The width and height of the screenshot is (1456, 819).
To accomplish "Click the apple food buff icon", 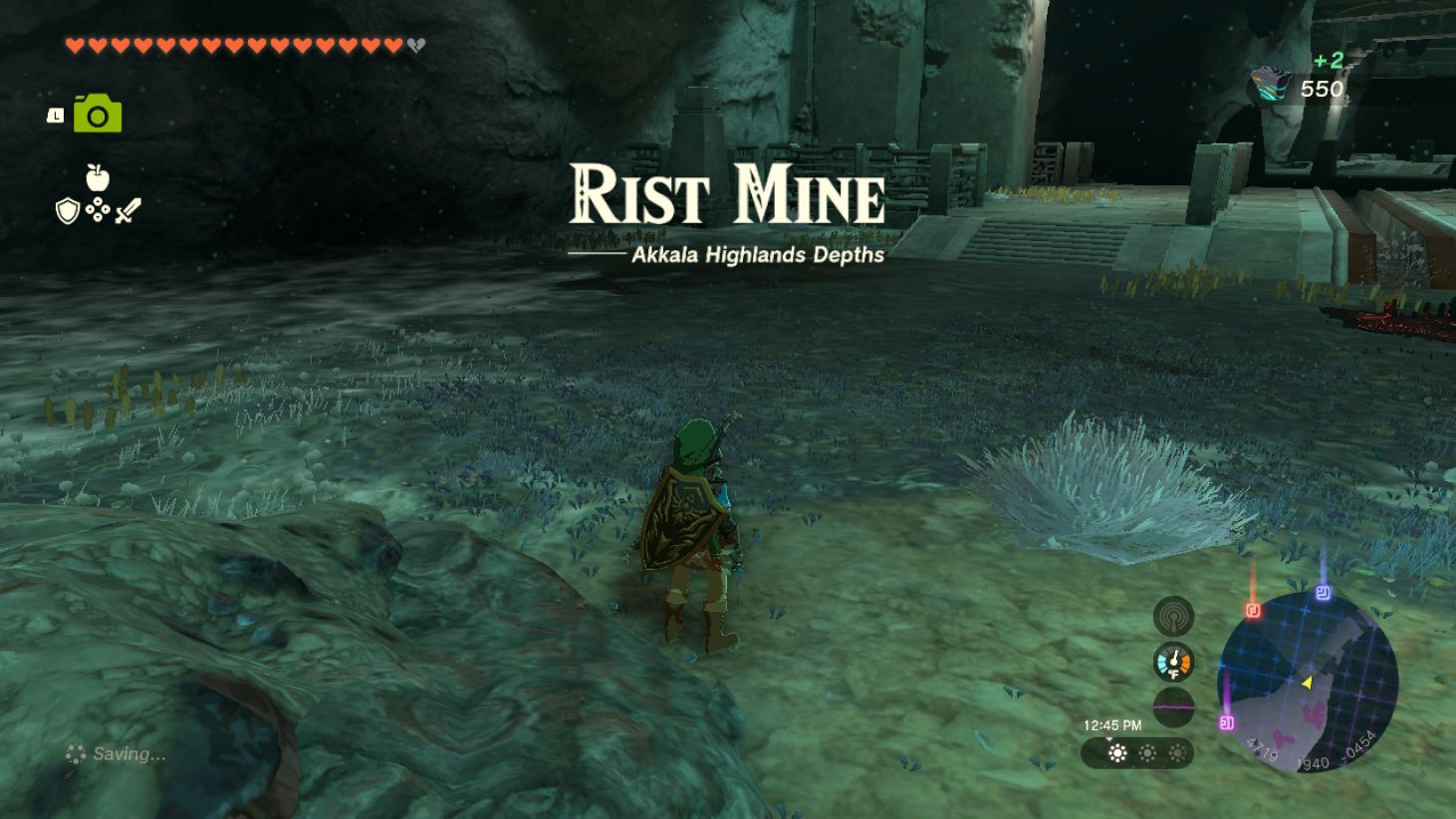I will pos(97,175).
